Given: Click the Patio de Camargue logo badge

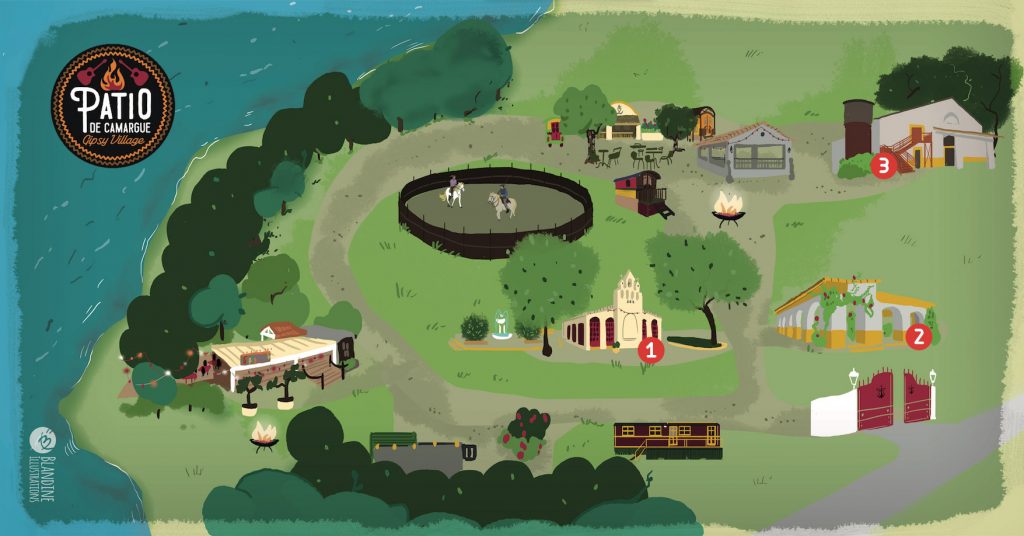Looking at the screenshot, I should [112, 105].
